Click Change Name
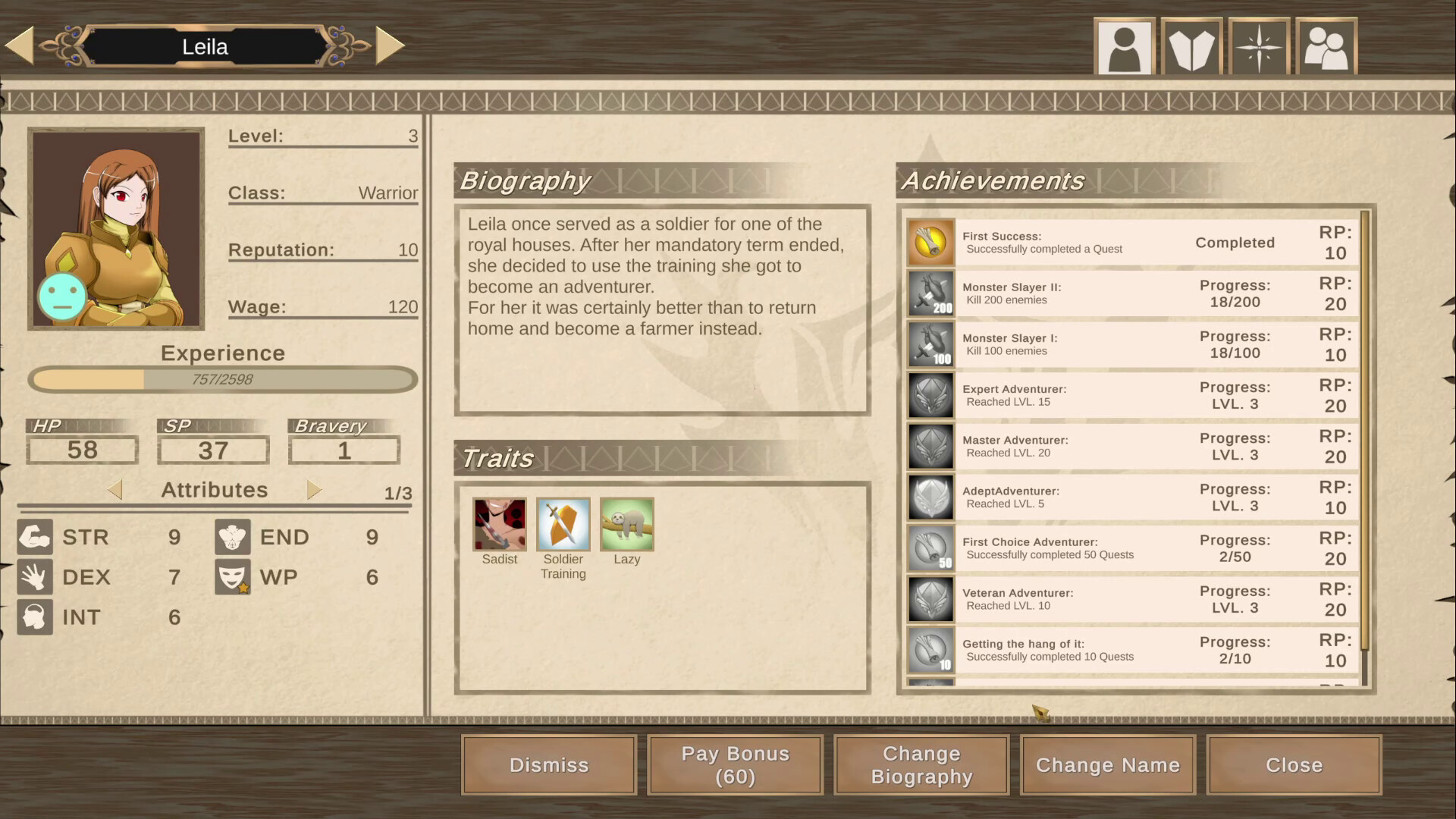The image size is (1456, 819). point(1107,764)
